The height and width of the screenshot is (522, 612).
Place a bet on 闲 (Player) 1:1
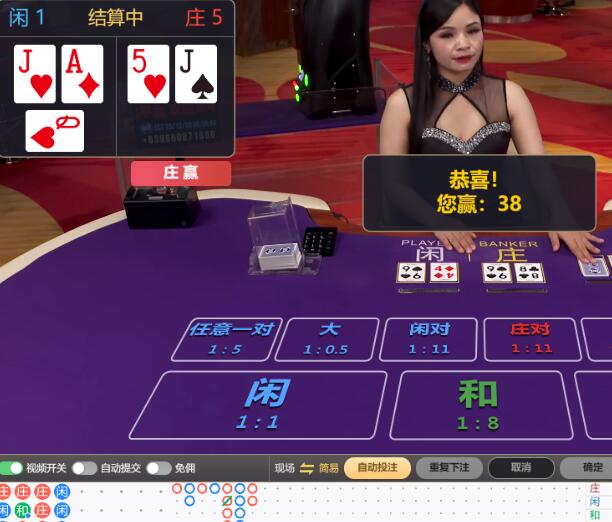(256, 404)
